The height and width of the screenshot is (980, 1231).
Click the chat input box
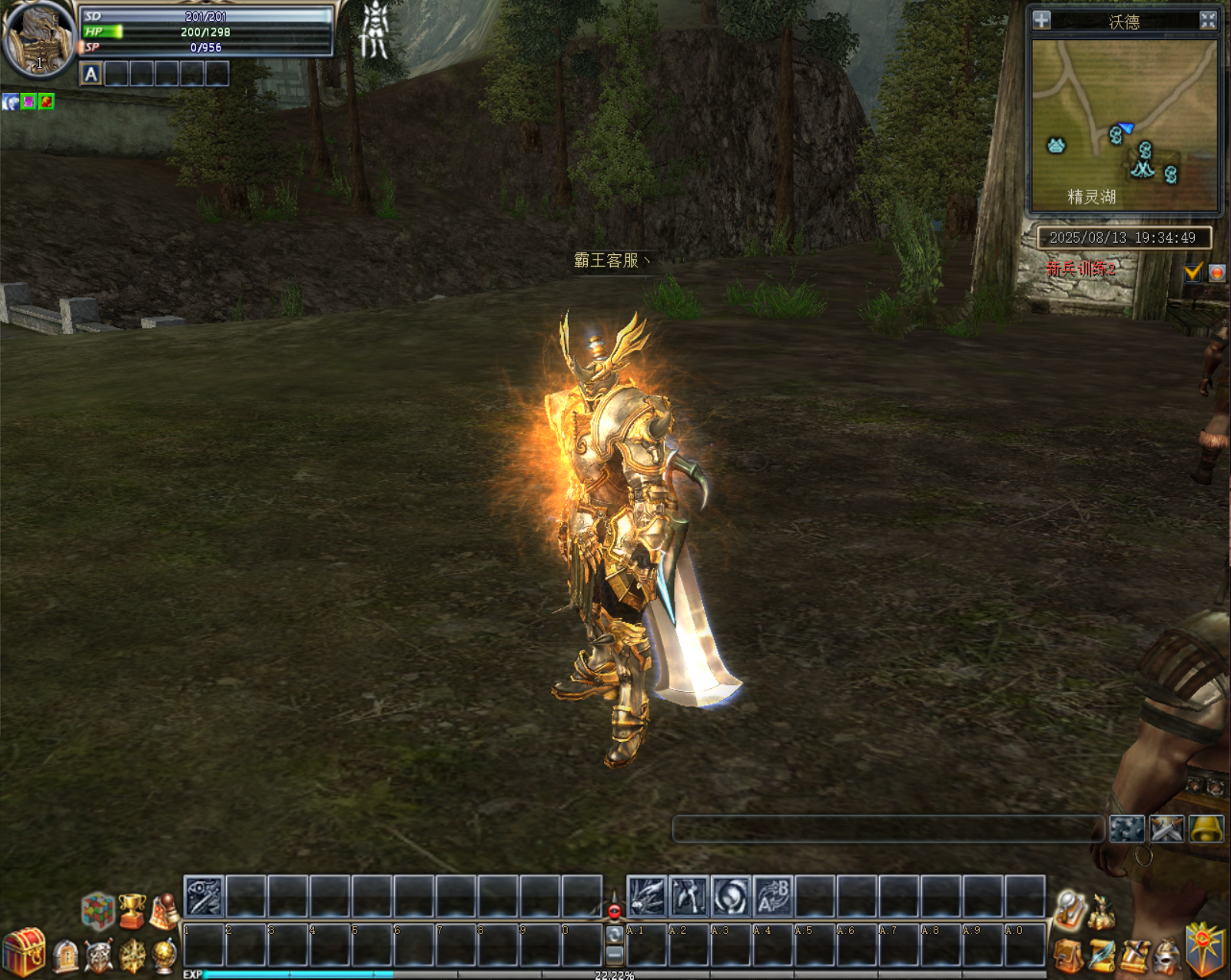[x=888, y=829]
